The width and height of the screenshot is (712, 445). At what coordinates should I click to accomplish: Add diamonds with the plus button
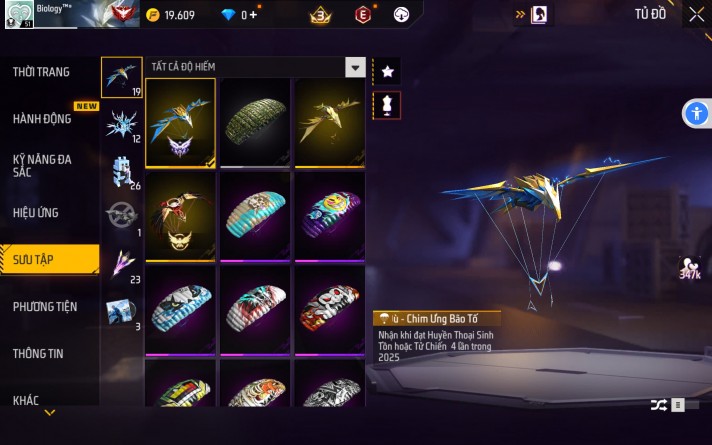(x=254, y=15)
